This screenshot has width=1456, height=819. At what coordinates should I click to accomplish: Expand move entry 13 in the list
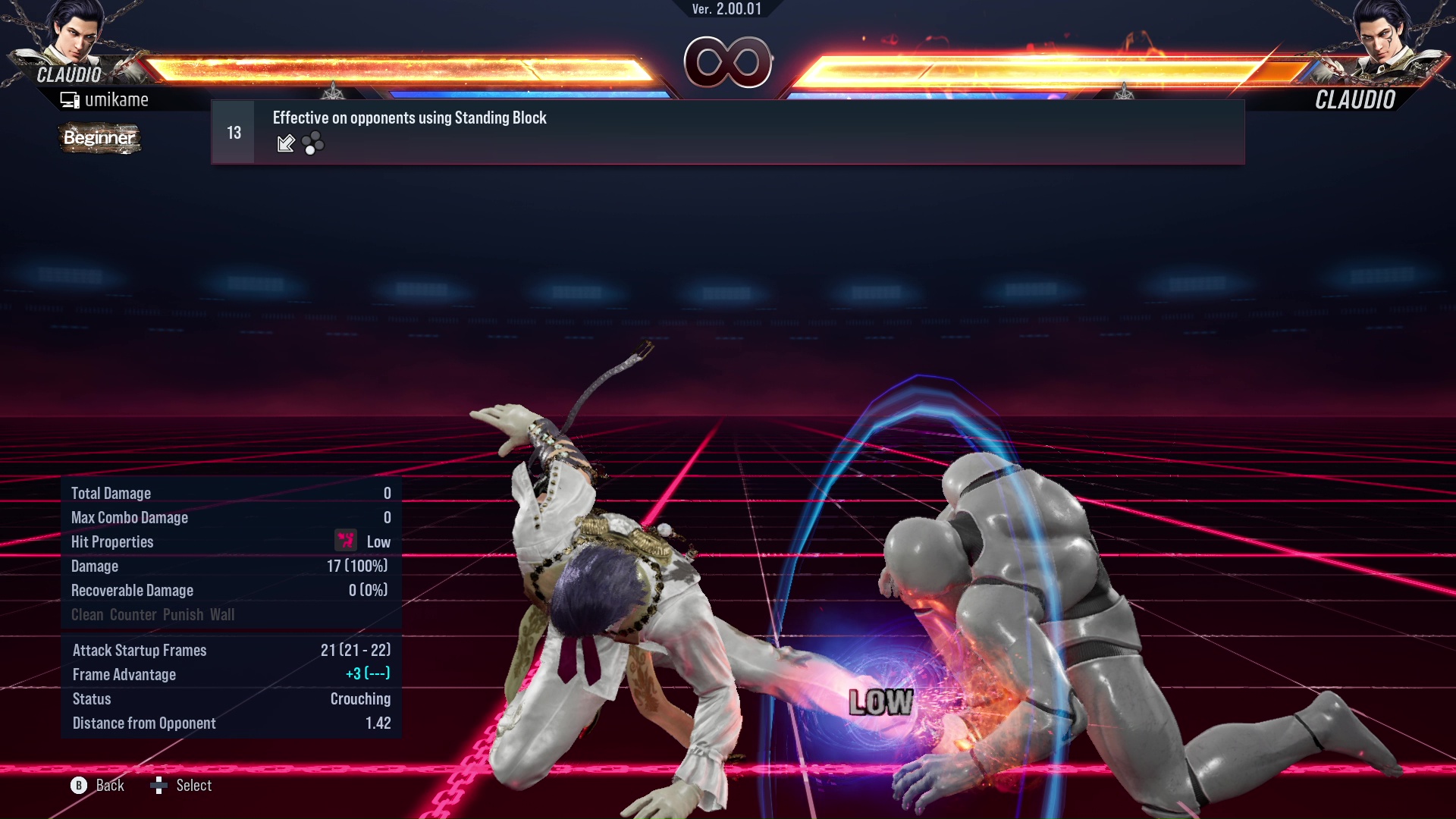pos(232,131)
